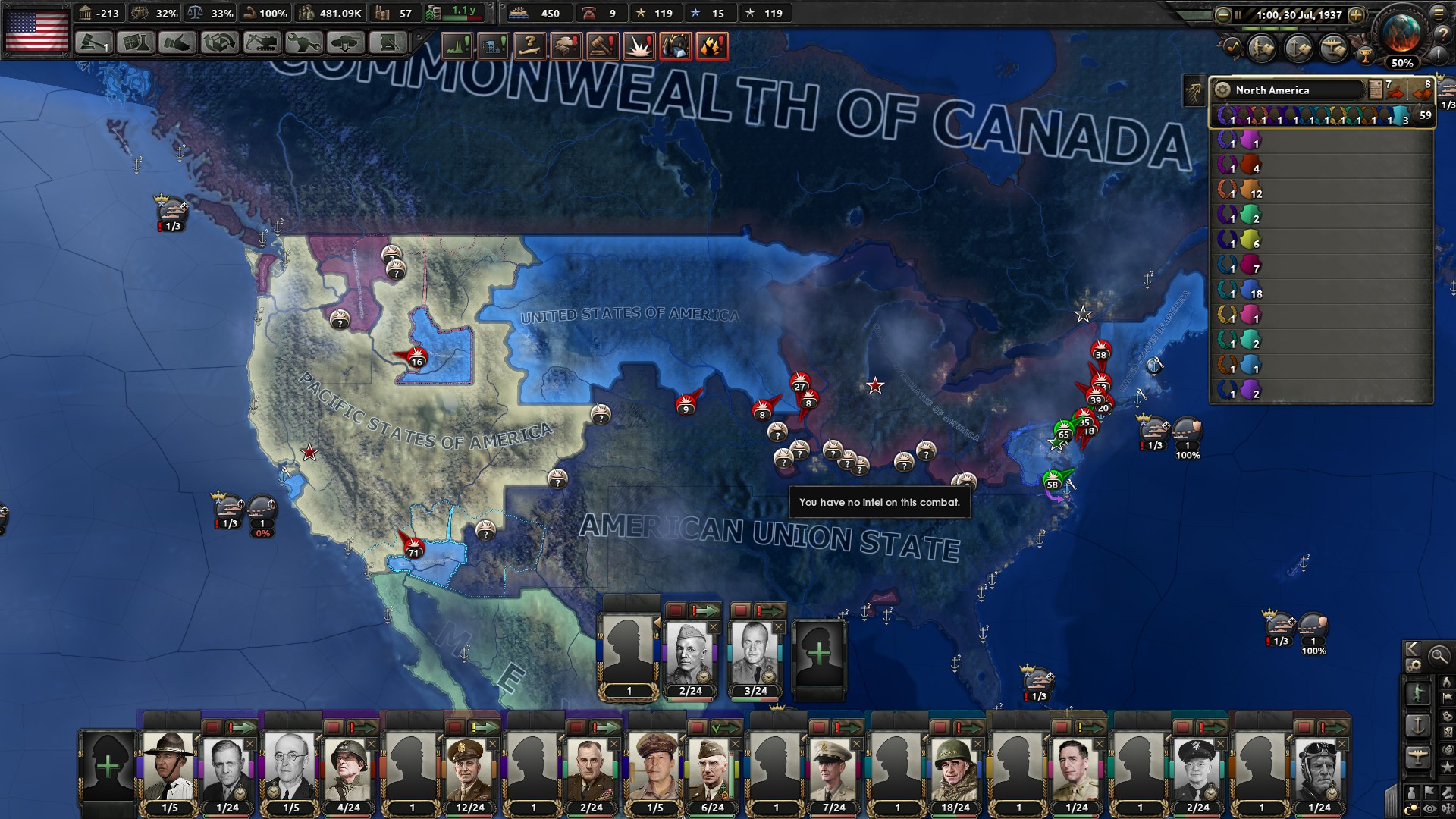Toggle day/night map lighting with the sun-moon icon
Screen dimensions: 1456x819
pyautogui.click(x=1411, y=808)
